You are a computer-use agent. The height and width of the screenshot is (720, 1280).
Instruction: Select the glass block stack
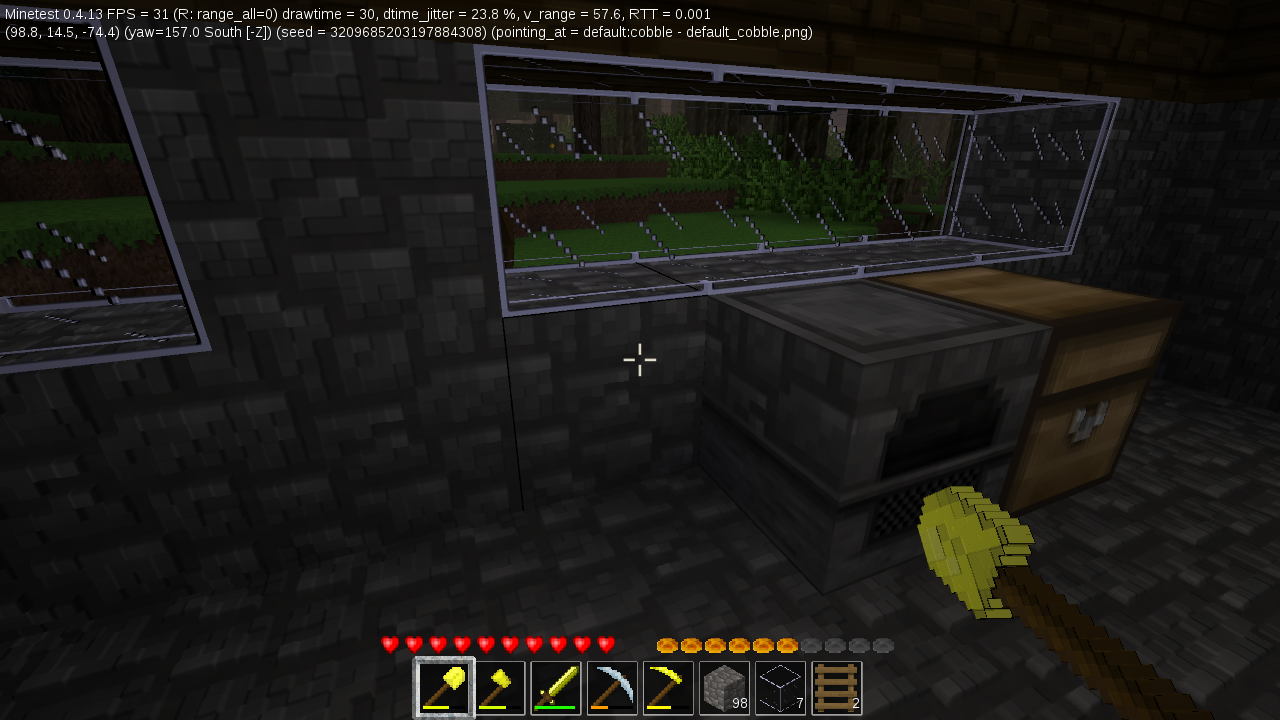tap(780, 686)
